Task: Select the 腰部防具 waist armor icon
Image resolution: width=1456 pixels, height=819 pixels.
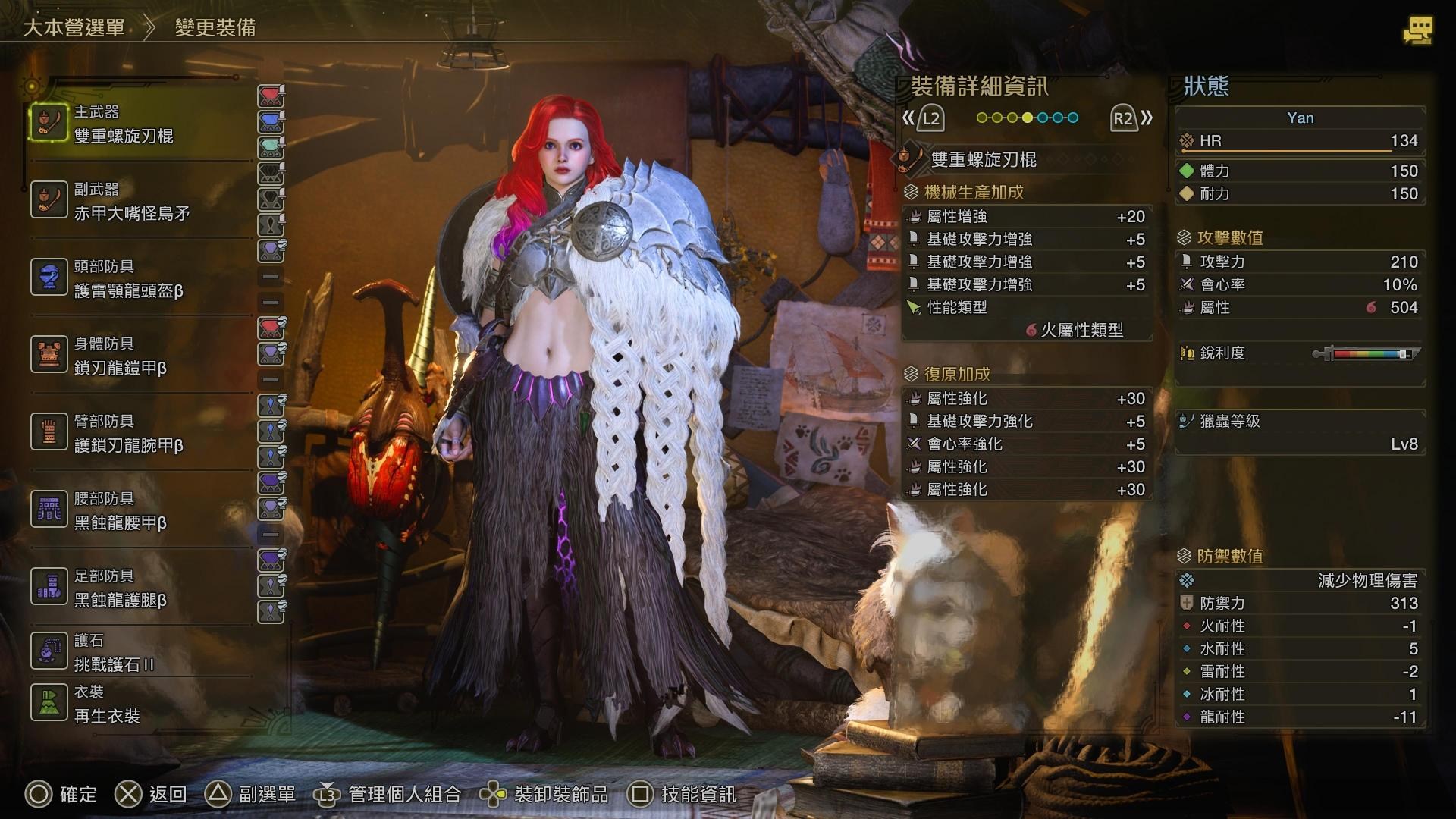Action: [49, 508]
